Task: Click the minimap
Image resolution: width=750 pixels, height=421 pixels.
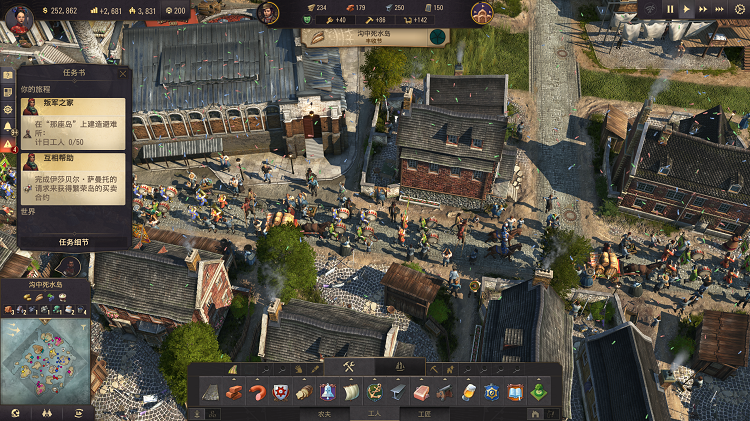Action: 46,359
